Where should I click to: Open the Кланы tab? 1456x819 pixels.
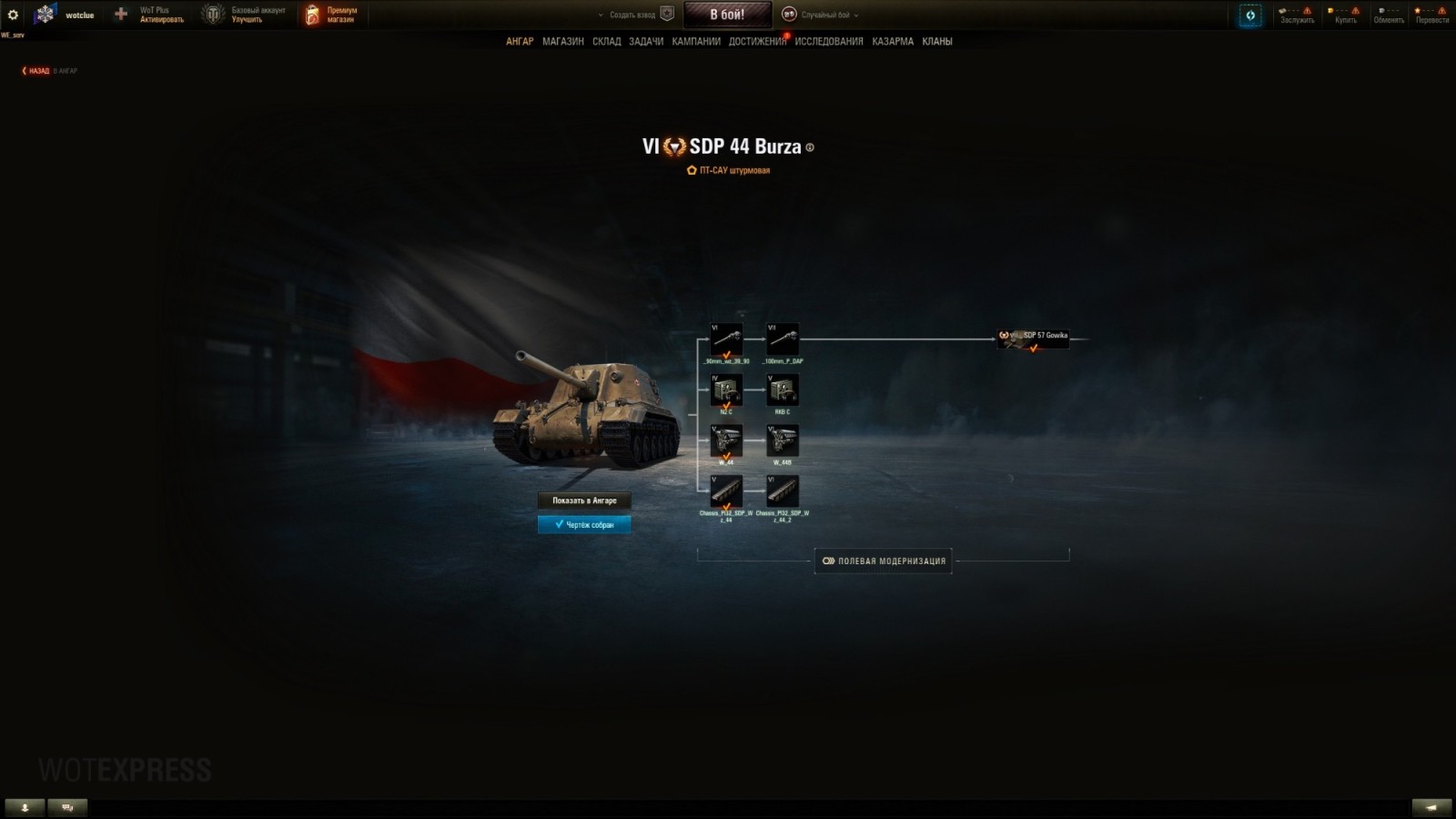[x=936, y=42]
